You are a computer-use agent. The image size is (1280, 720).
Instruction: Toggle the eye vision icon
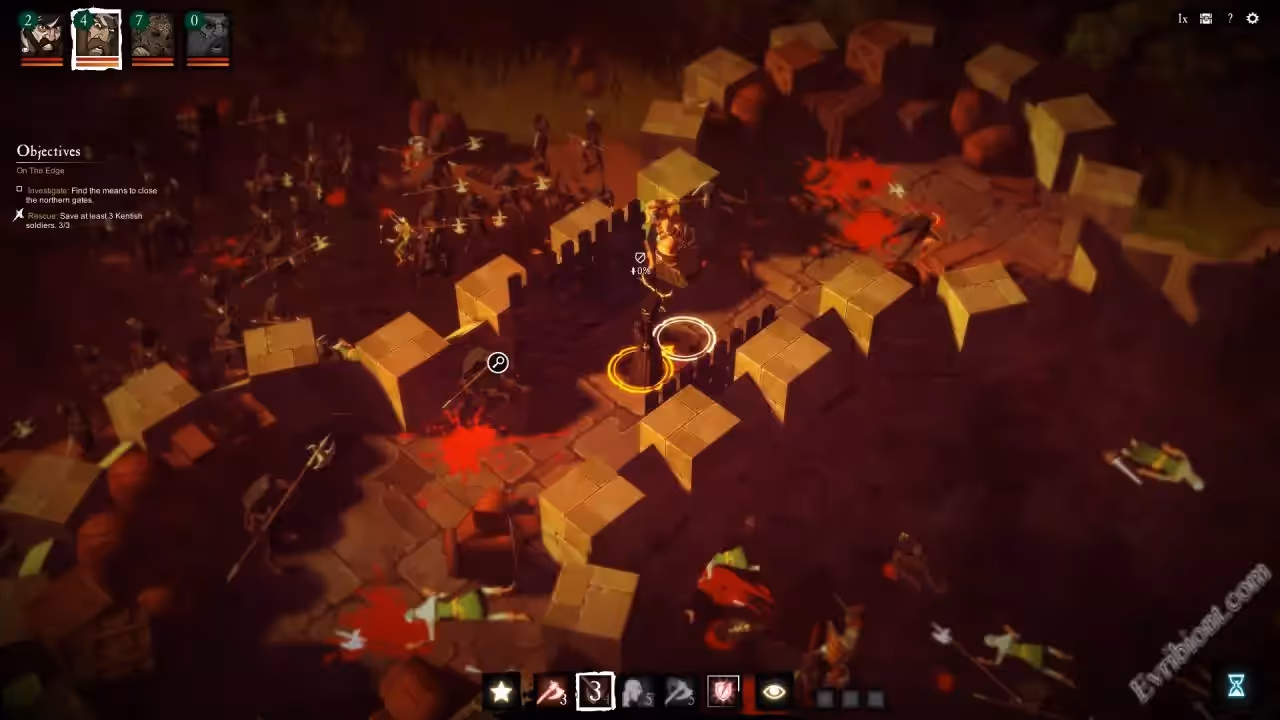[x=773, y=691]
